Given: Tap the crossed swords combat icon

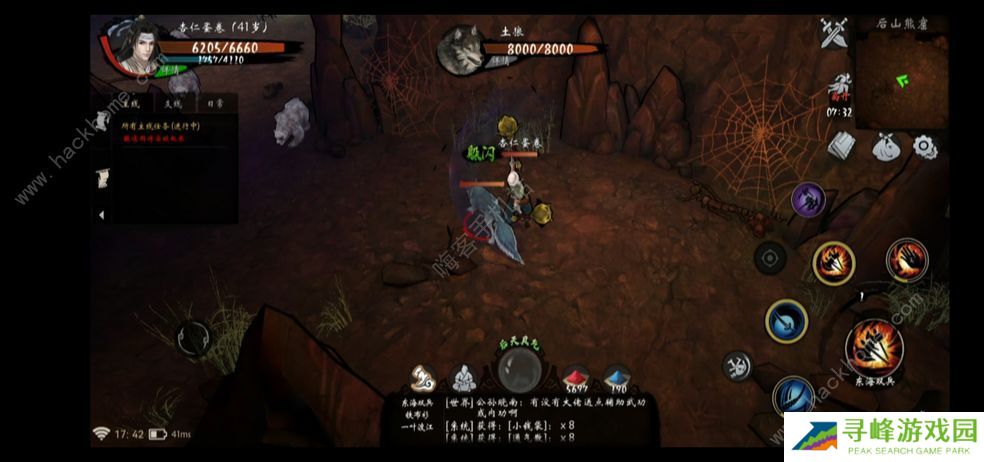Looking at the screenshot, I should click(833, 34).
